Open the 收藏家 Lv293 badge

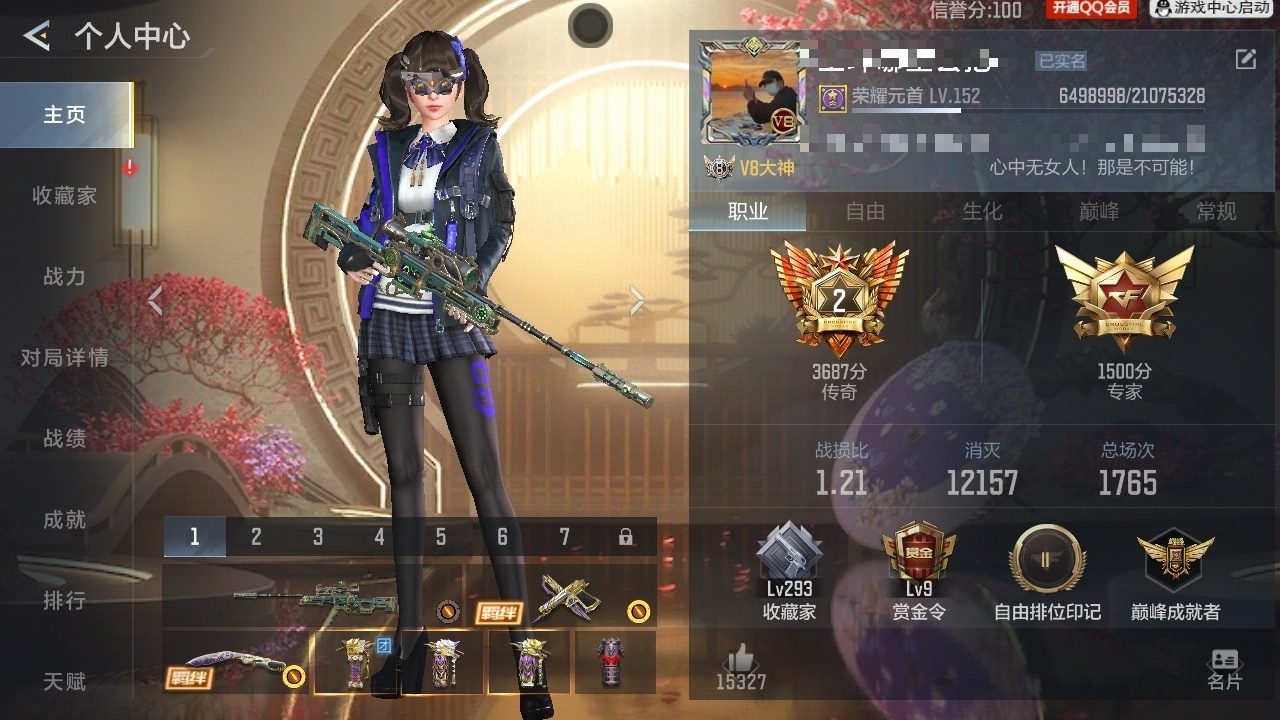coord(789,572)
